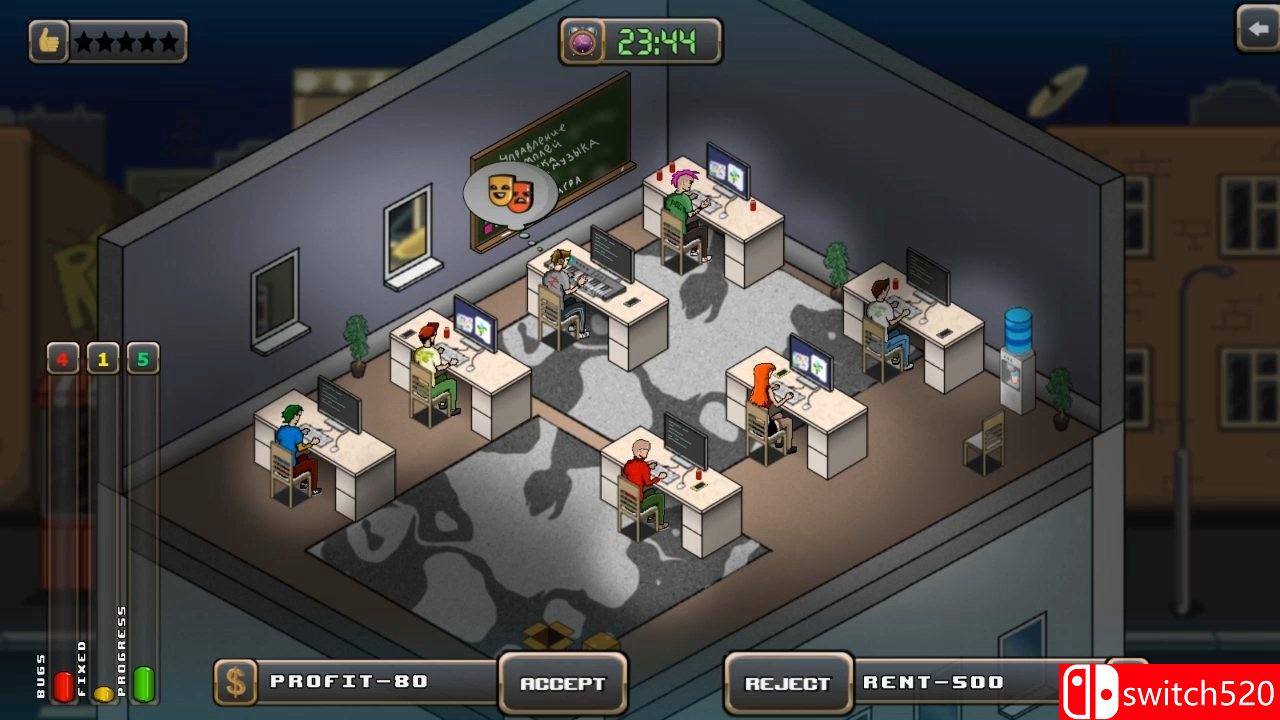Click the yellow 1 badge atop the FIXED meter
Image resolution: width=1280 pixels, height=720 pixels.
point(101,358)
